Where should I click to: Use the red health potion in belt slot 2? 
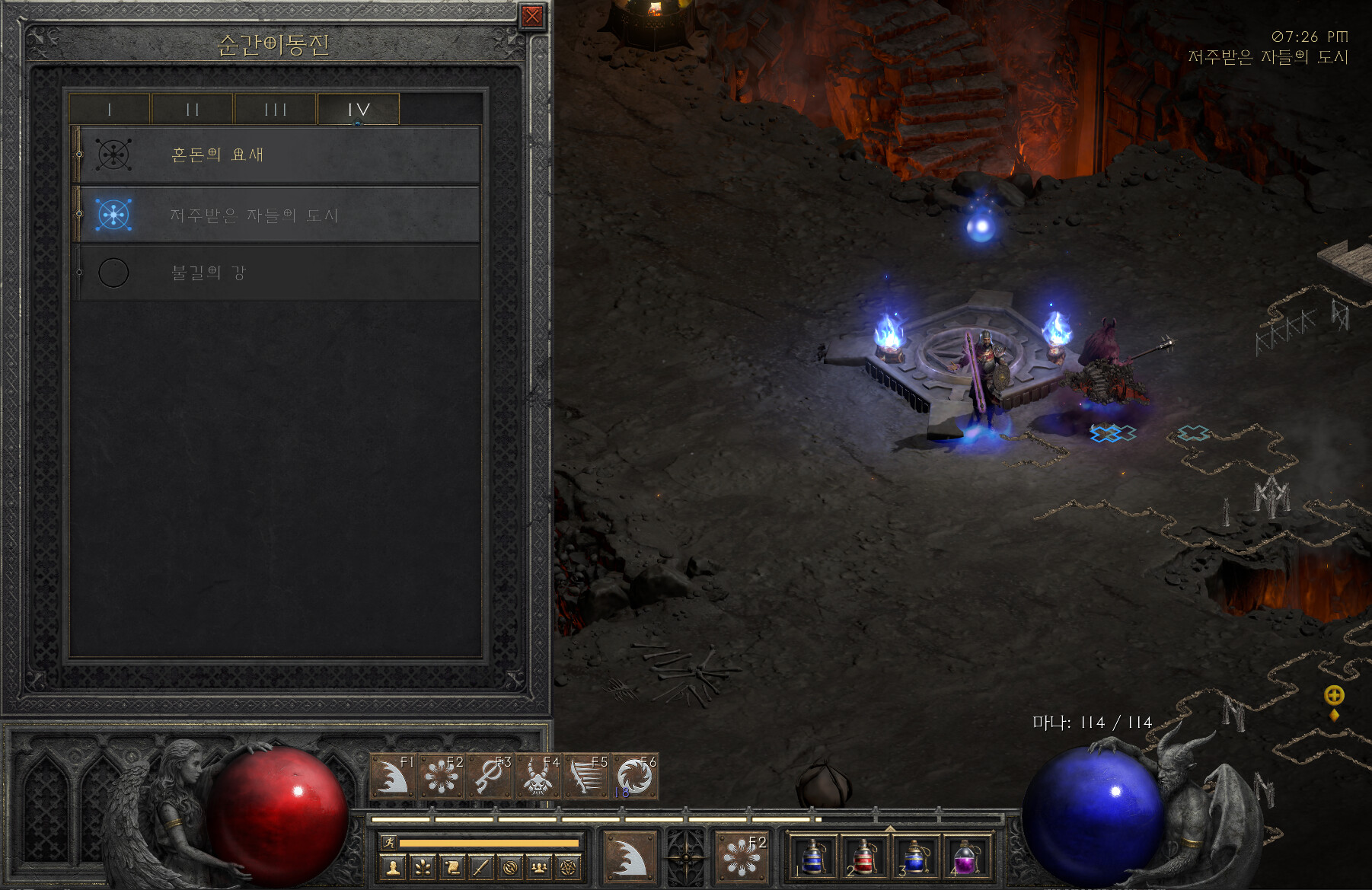(863, 857)
